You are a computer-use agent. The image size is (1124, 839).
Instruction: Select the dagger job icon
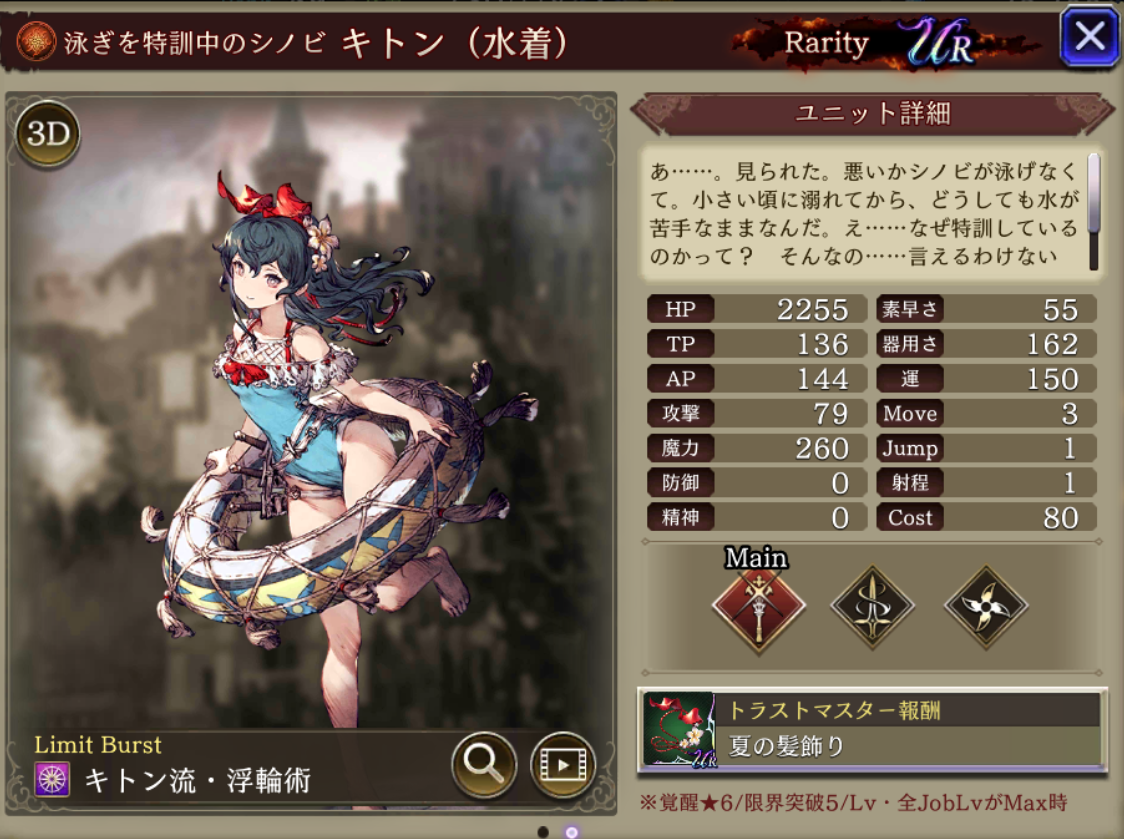coord(872,608)
